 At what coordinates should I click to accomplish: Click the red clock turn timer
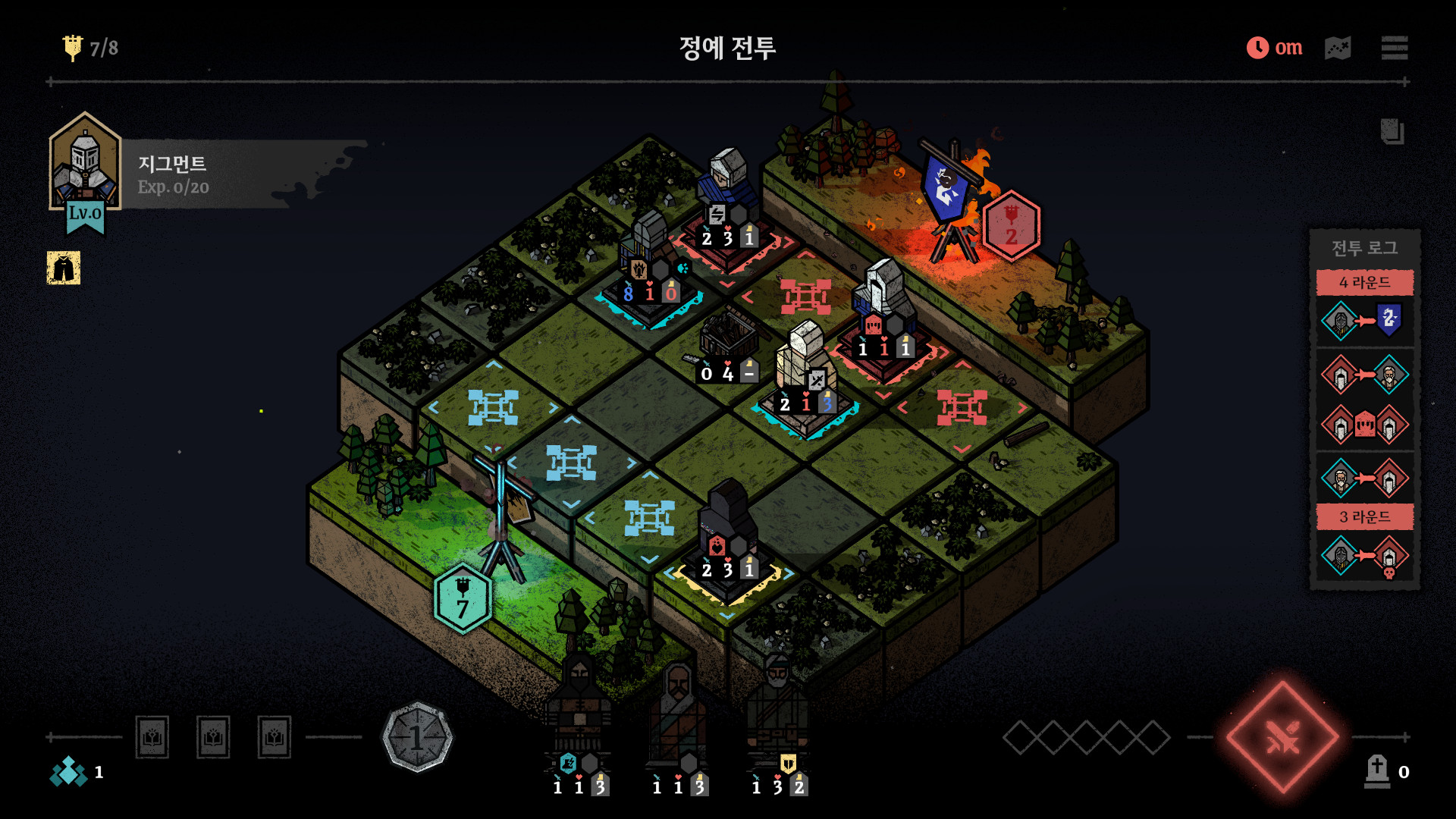coord(1257,48)
